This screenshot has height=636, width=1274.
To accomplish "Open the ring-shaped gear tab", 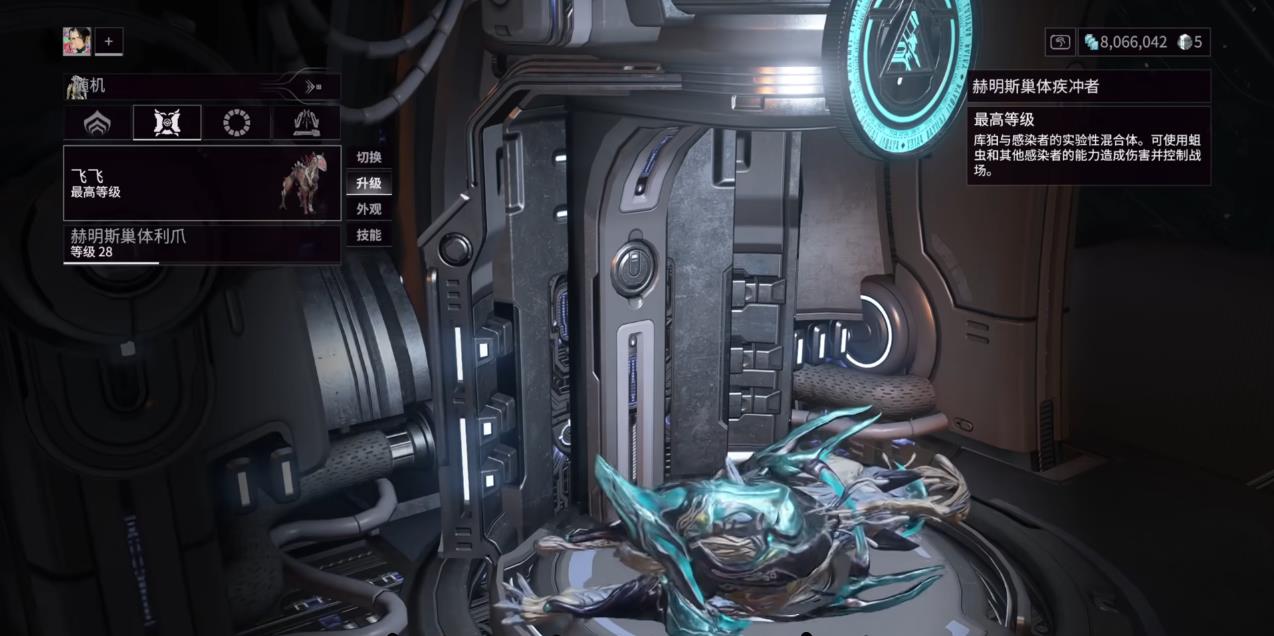I will [236, 123].
